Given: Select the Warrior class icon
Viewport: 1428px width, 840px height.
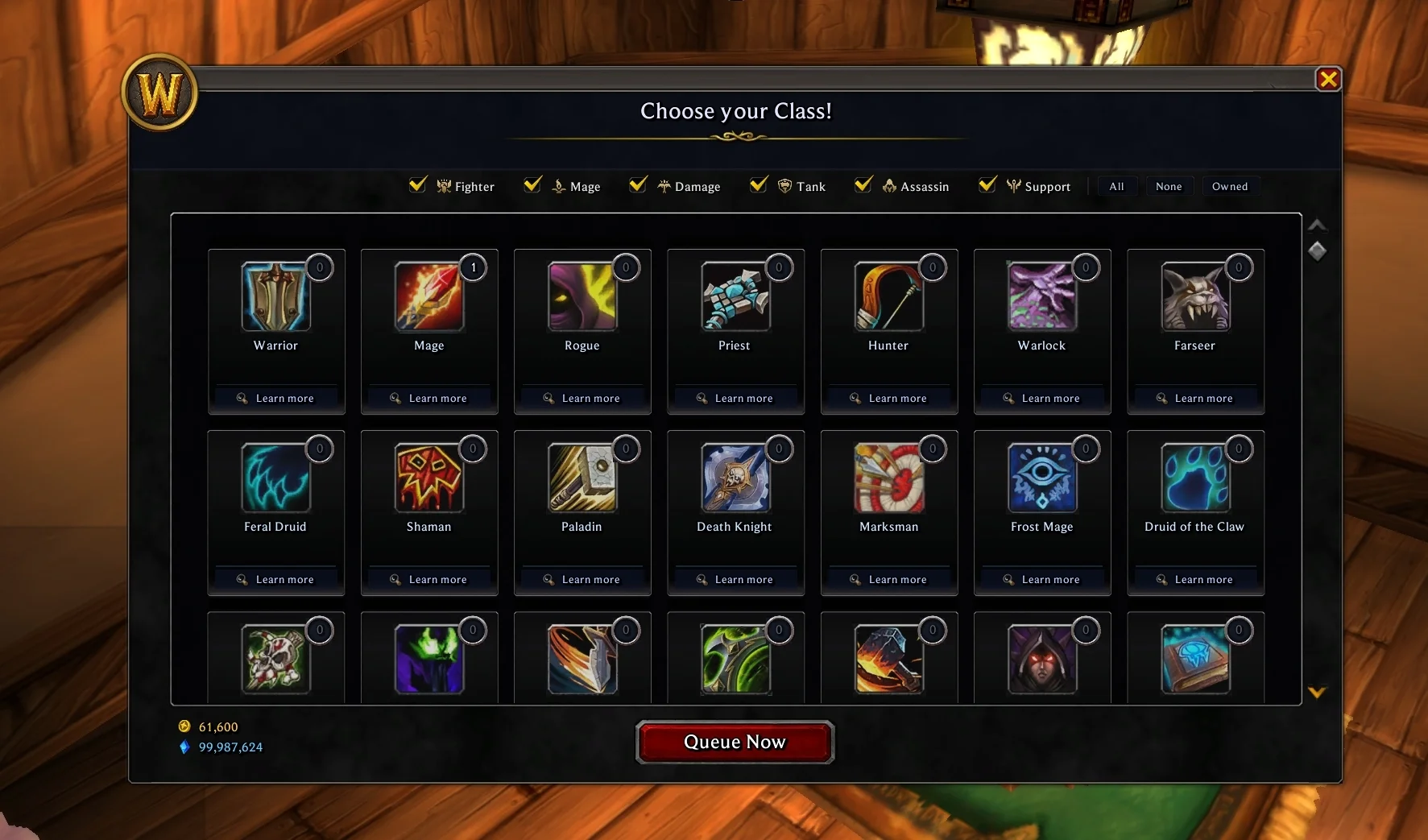Looking at the screenshot, I should [x=276, y=296].
